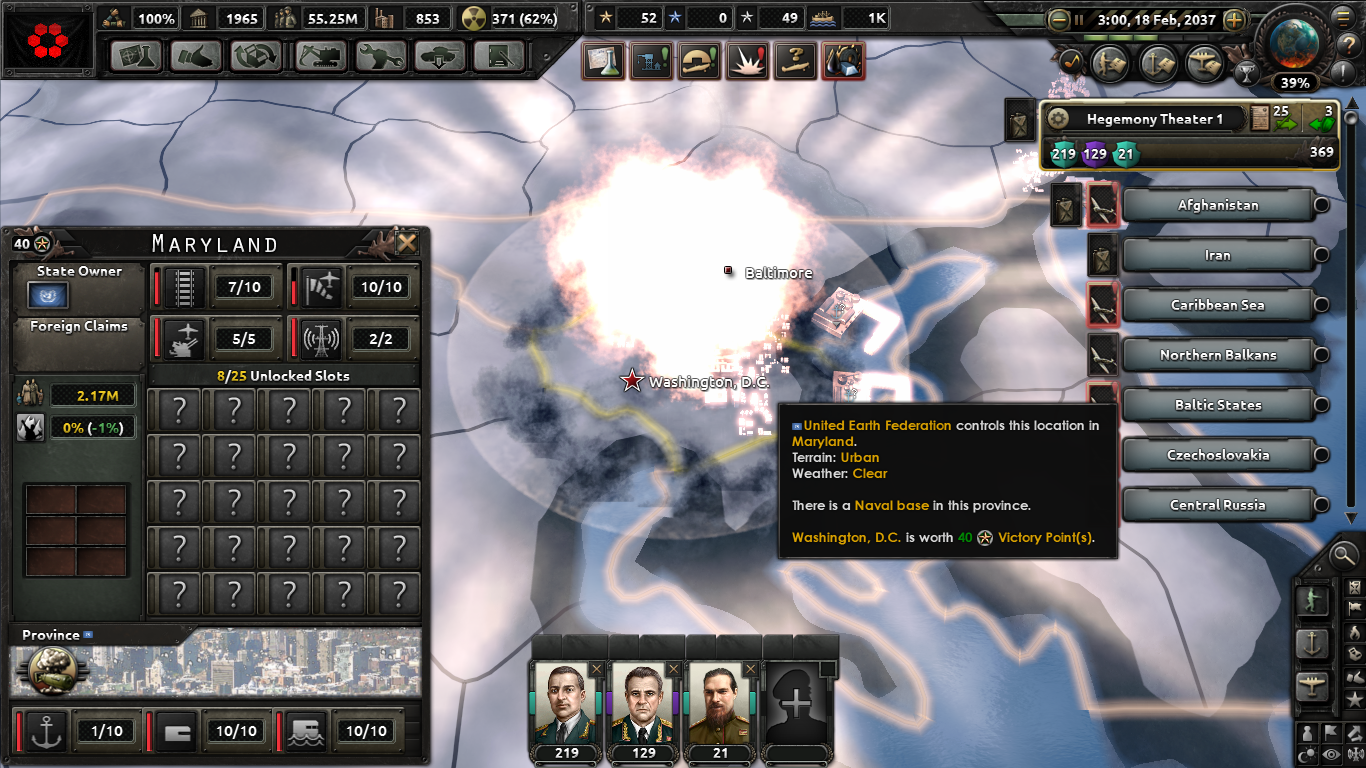The image size is (1366, 768).
Task: Open the Research tab with the flask icon
Action: (135, 56)
